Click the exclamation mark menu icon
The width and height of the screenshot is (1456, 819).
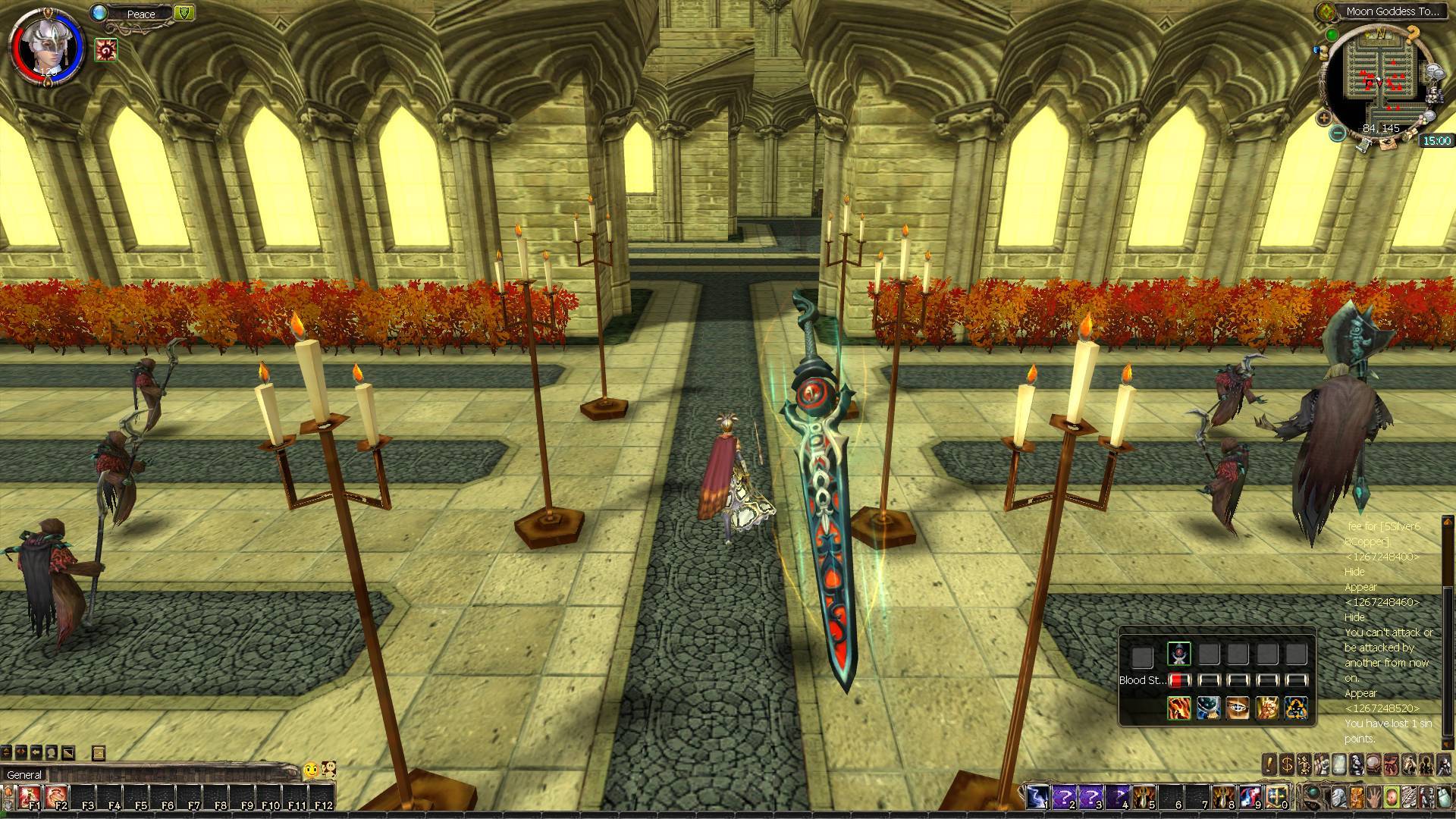click(1270, 764)
